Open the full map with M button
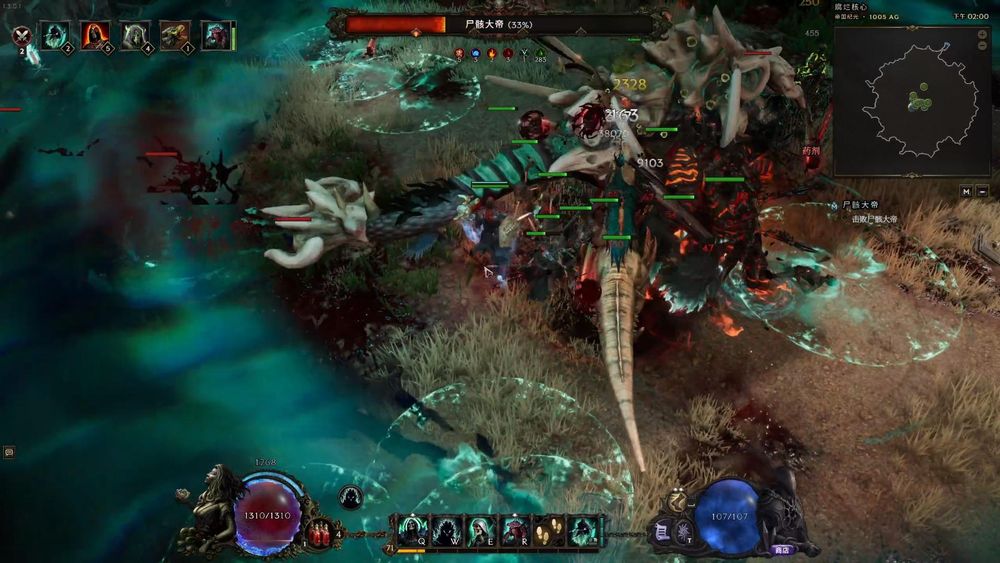This screenshot has width=1000, height=563. click(966, 191)
